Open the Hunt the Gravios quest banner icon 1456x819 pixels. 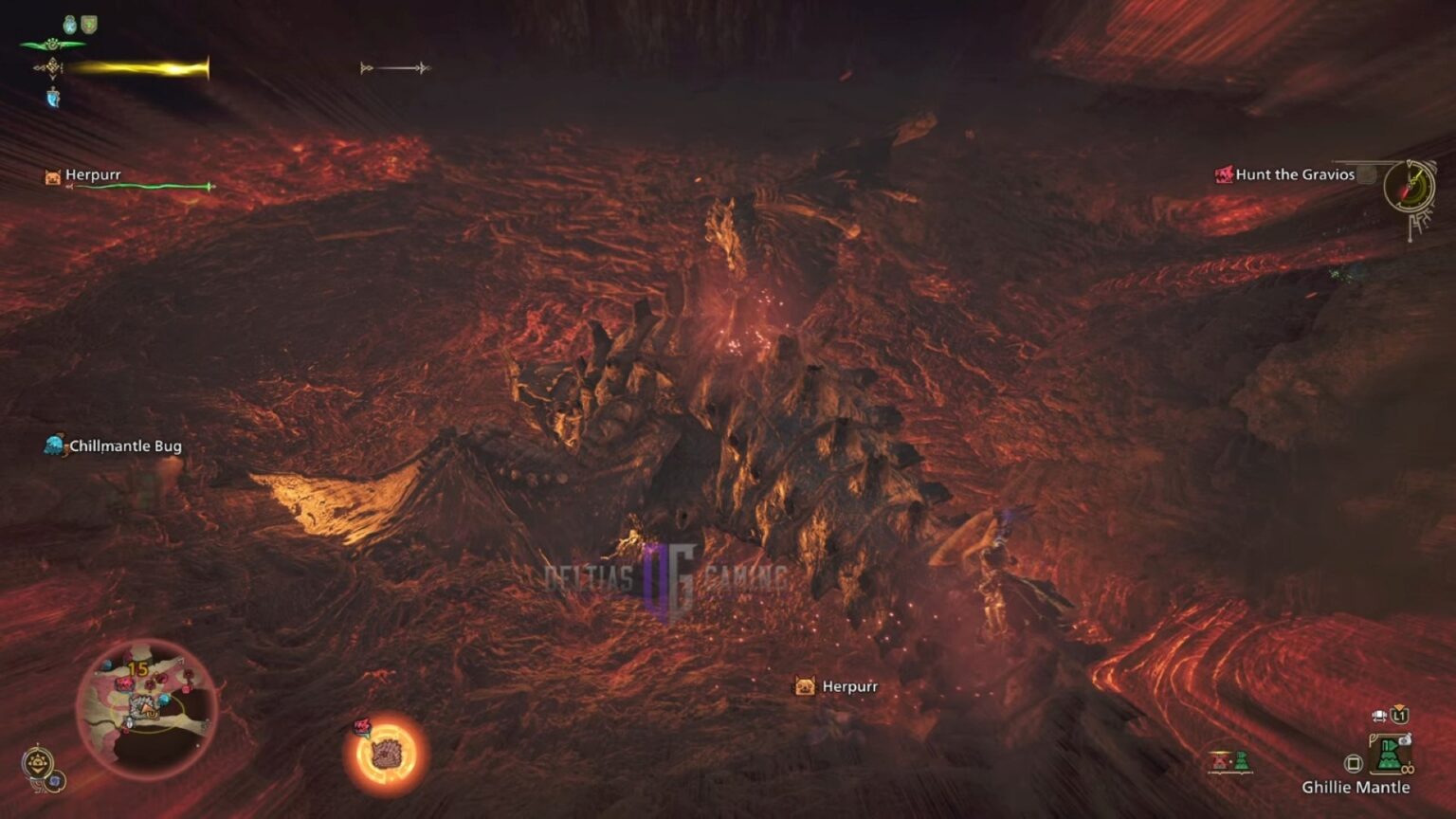click(x=1223, y=174)
